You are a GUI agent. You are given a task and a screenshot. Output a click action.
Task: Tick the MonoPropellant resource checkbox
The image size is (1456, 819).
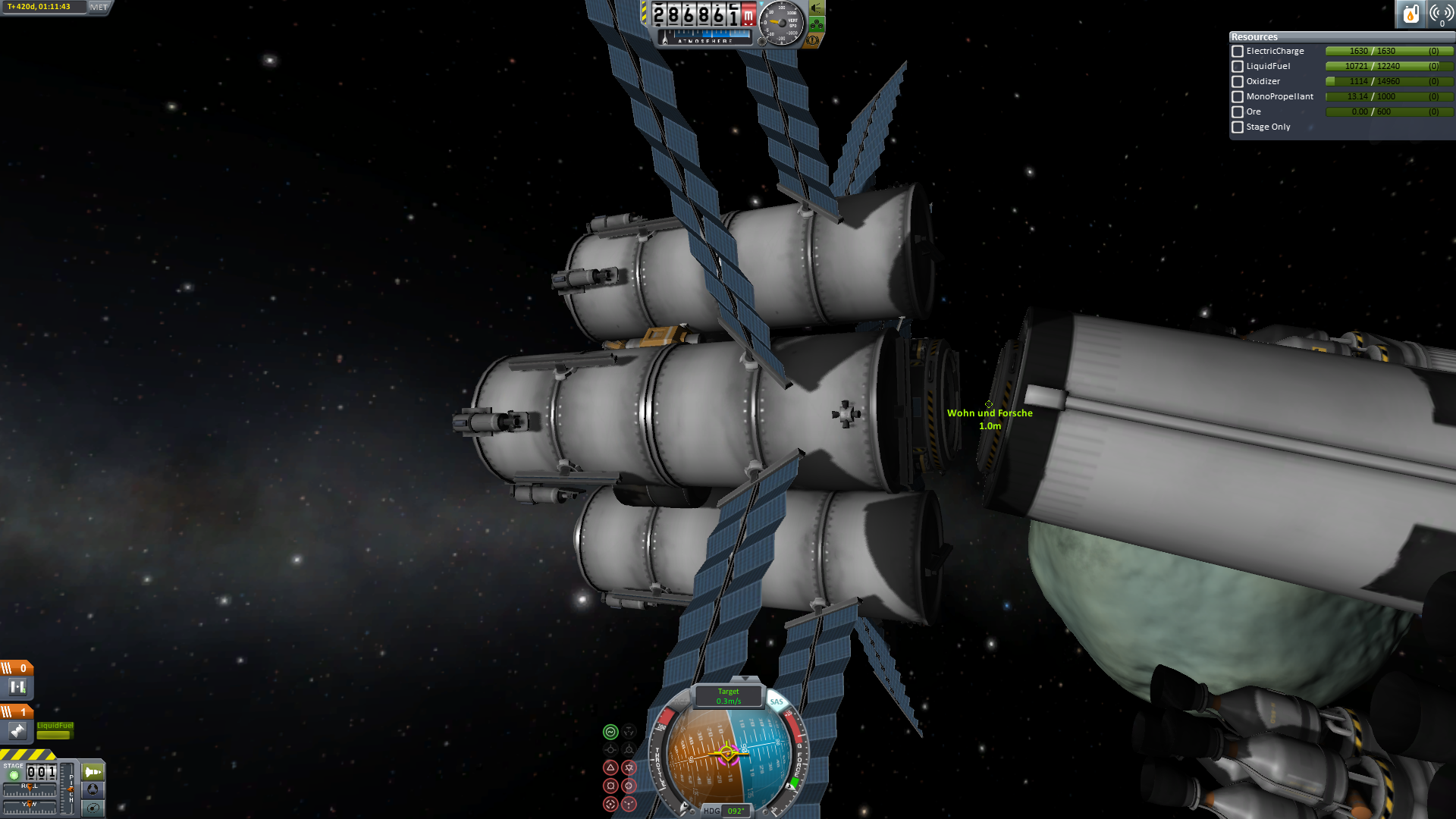pos(1238,97)
